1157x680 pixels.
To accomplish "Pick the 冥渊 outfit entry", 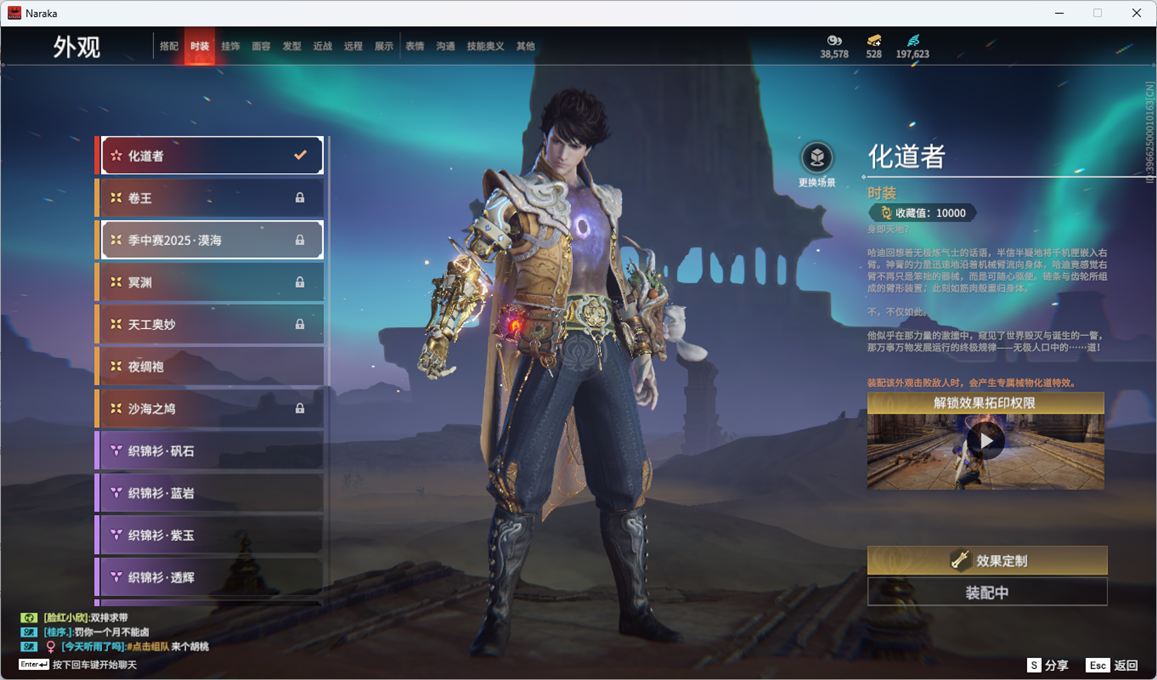I will tap(210, 282).
